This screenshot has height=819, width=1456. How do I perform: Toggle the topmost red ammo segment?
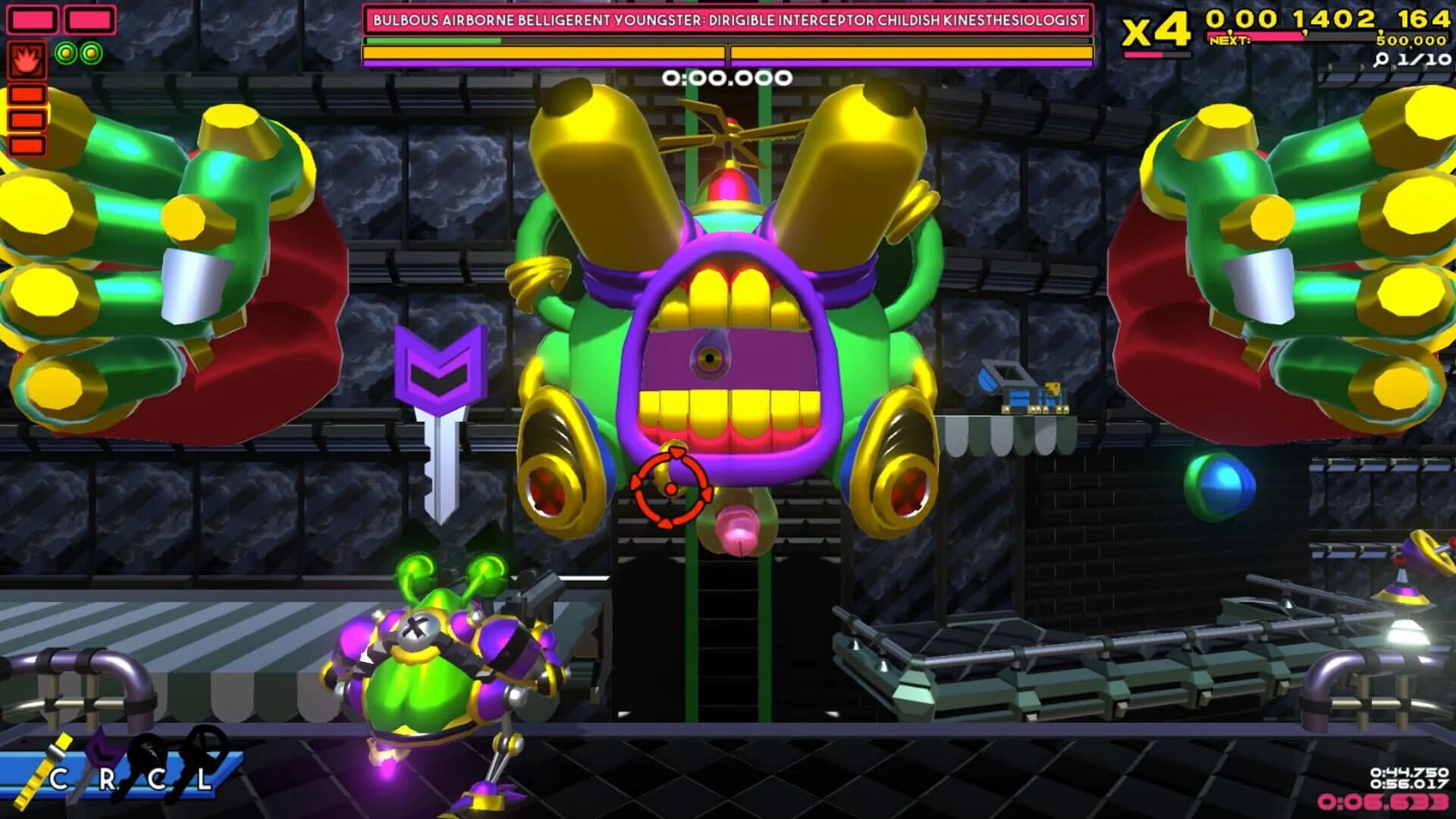[x=27, y=93]
